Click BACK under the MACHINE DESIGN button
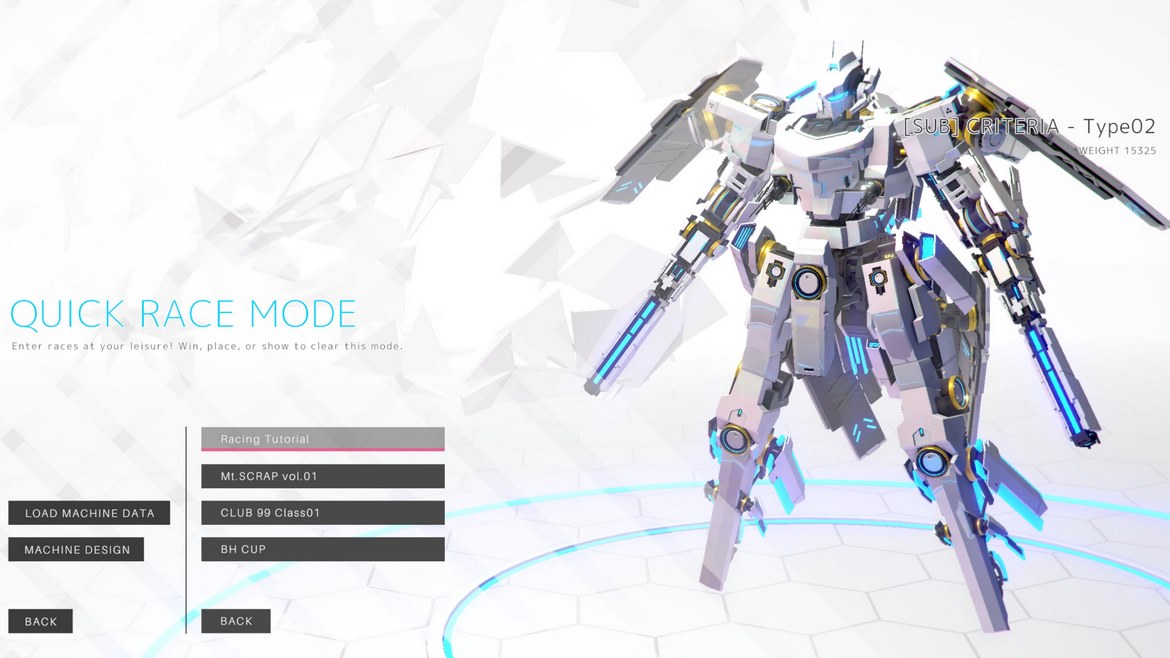Viewport: 1170px width, 658px height. tap(40, 621)
